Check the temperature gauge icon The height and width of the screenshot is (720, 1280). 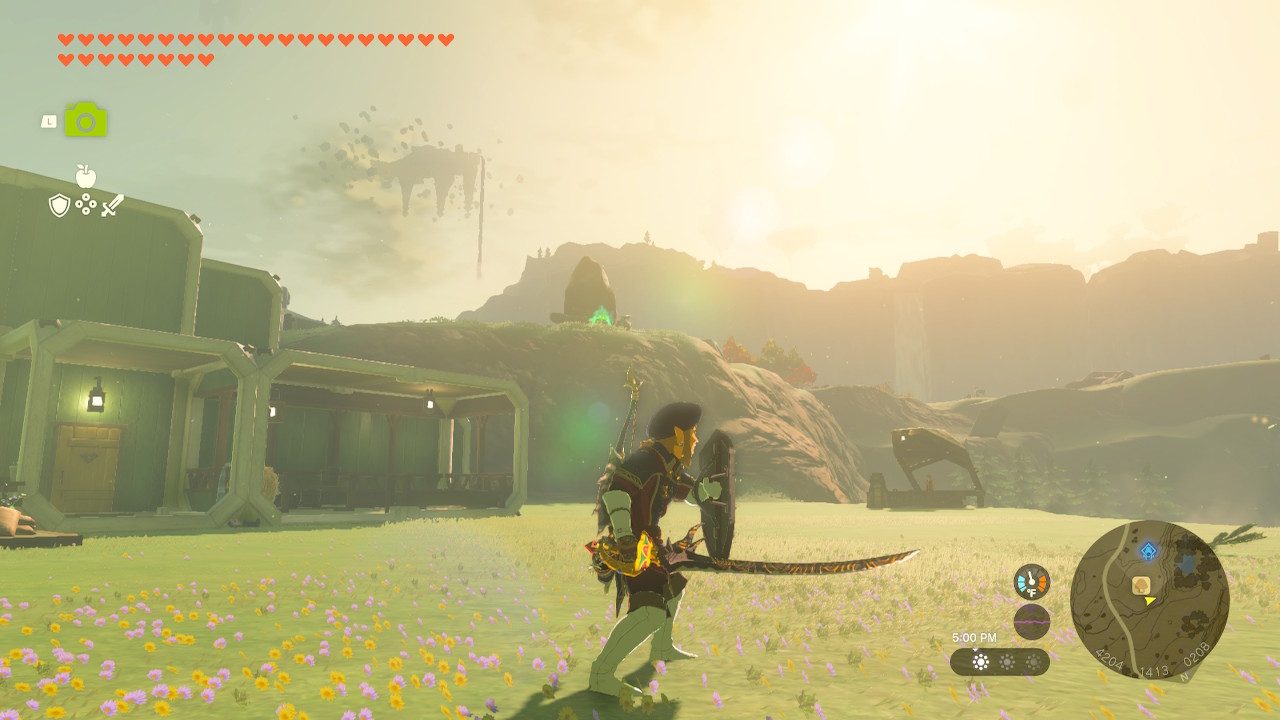(1031, 581)
